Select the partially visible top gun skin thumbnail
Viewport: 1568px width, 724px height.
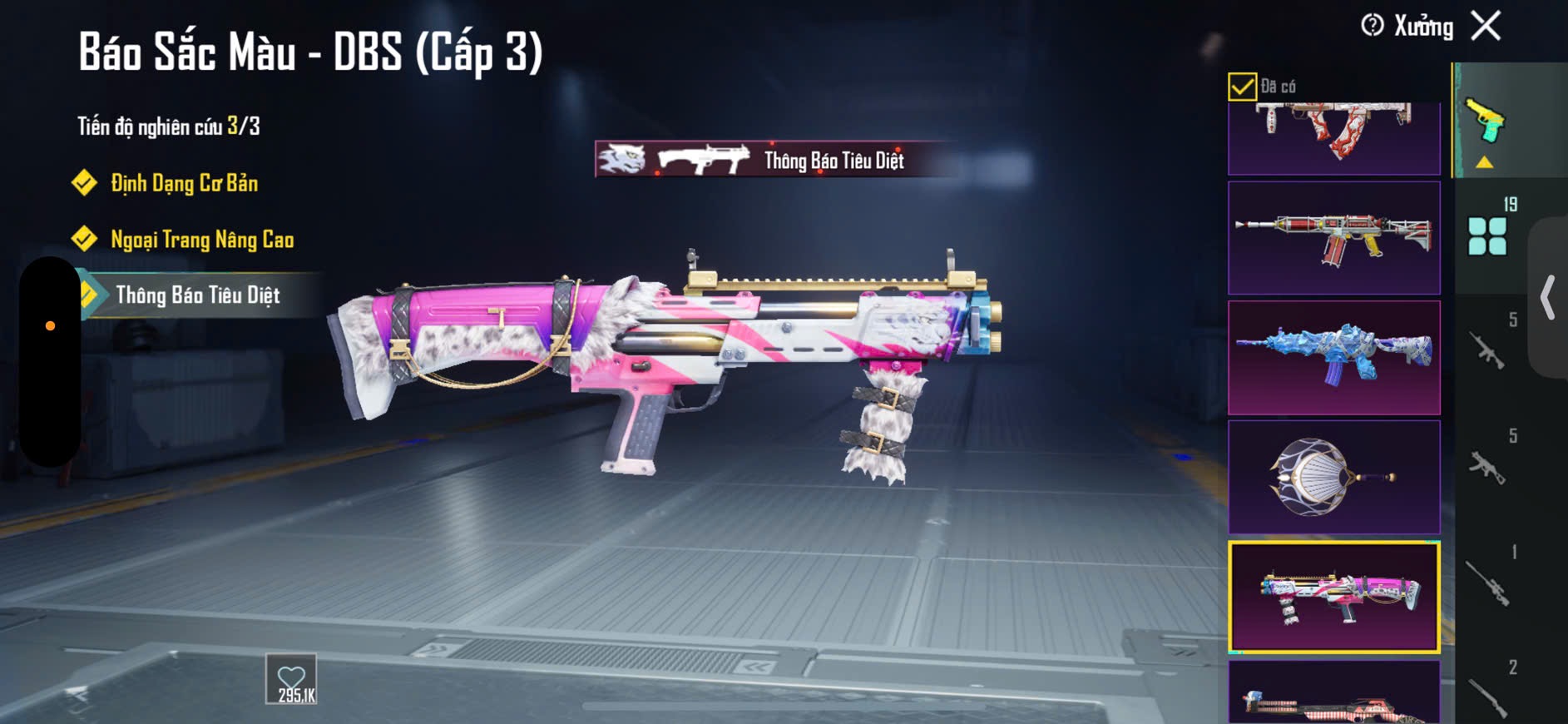(1334, 137)
